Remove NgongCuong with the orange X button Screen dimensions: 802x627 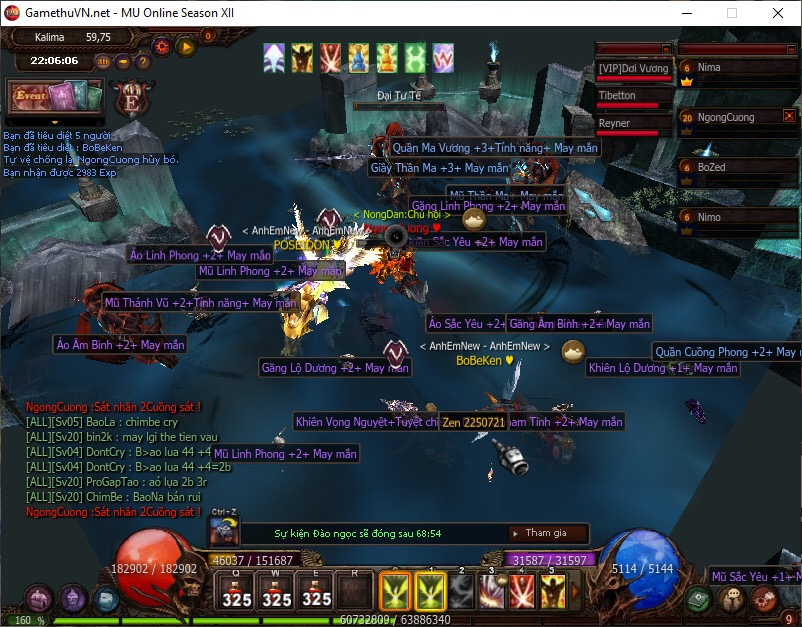click(x=789, y=117)
